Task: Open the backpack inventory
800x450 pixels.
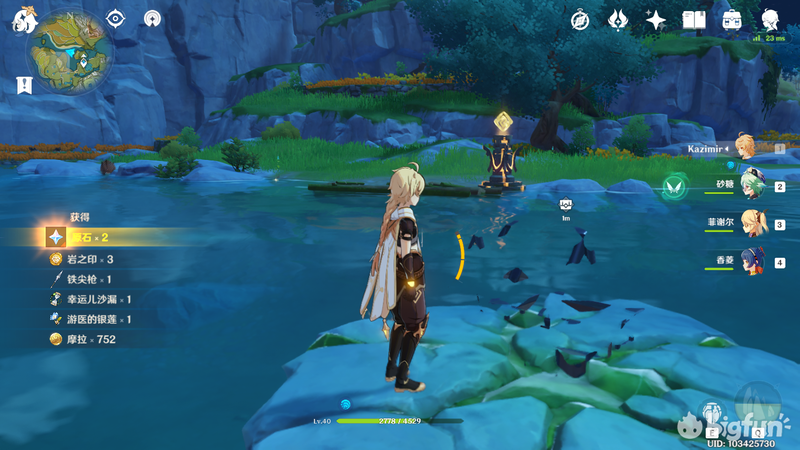Action: 732,20
